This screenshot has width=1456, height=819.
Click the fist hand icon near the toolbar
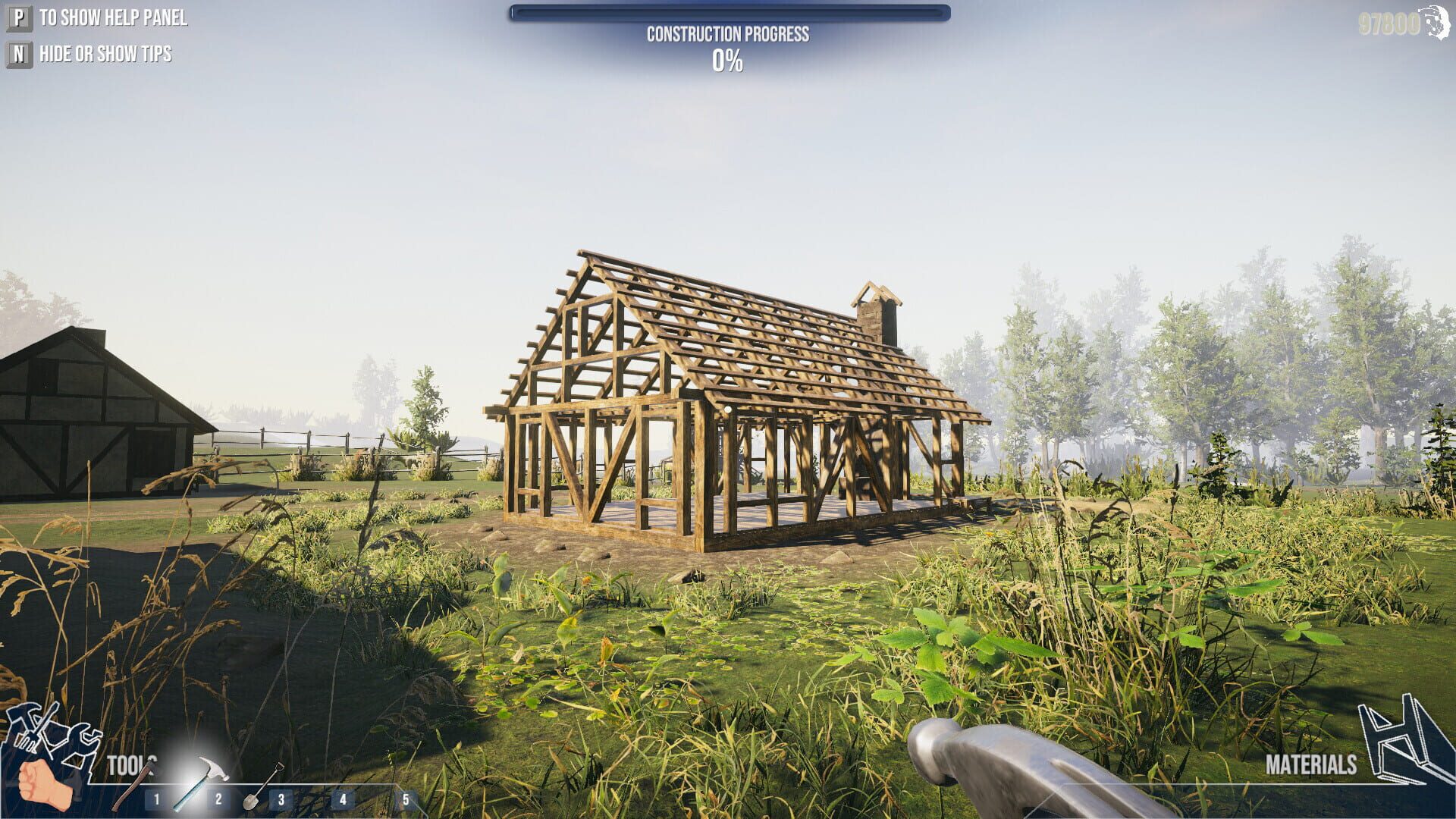(45, 781)
